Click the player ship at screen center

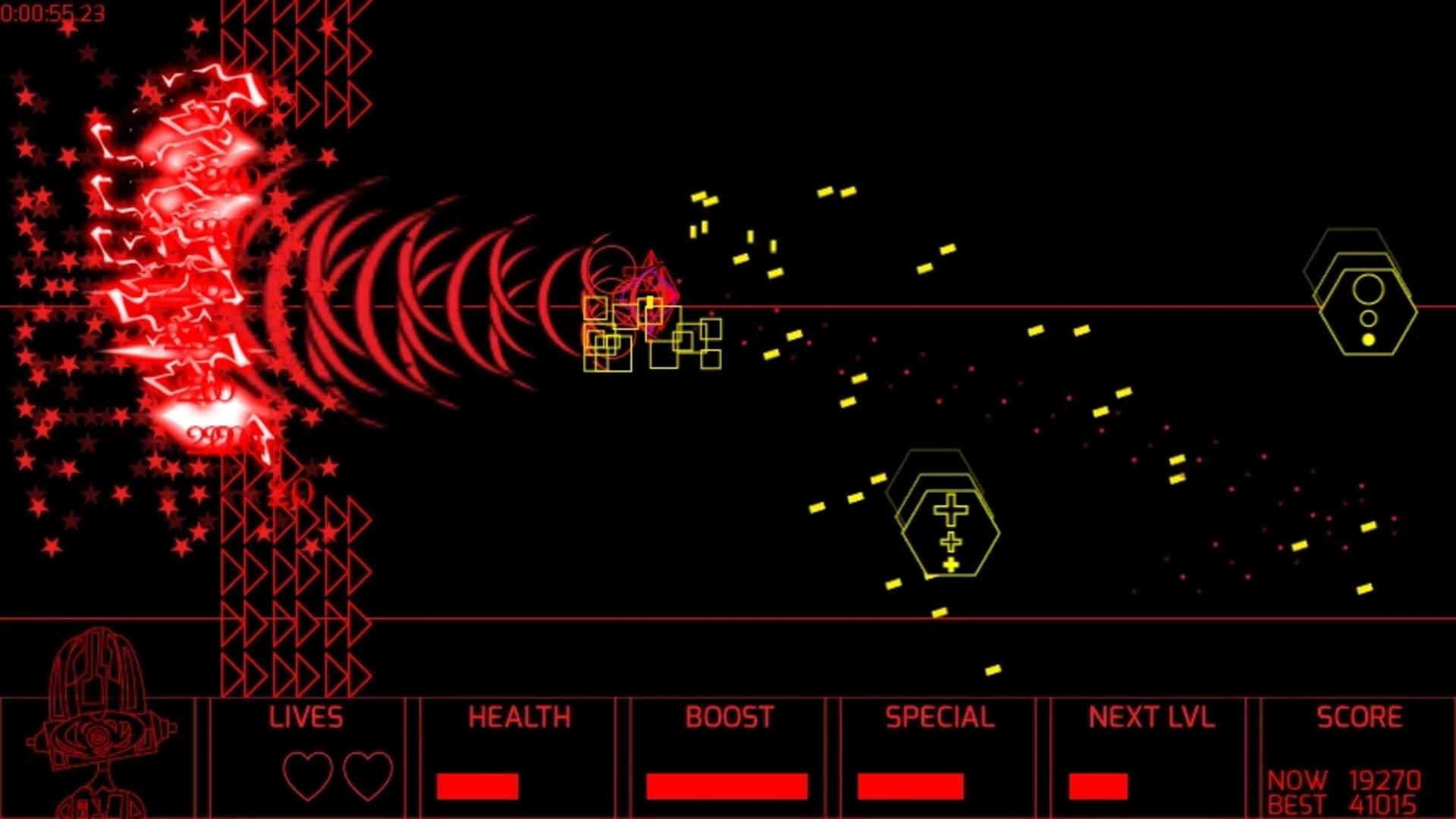click(x=648, y=303)
